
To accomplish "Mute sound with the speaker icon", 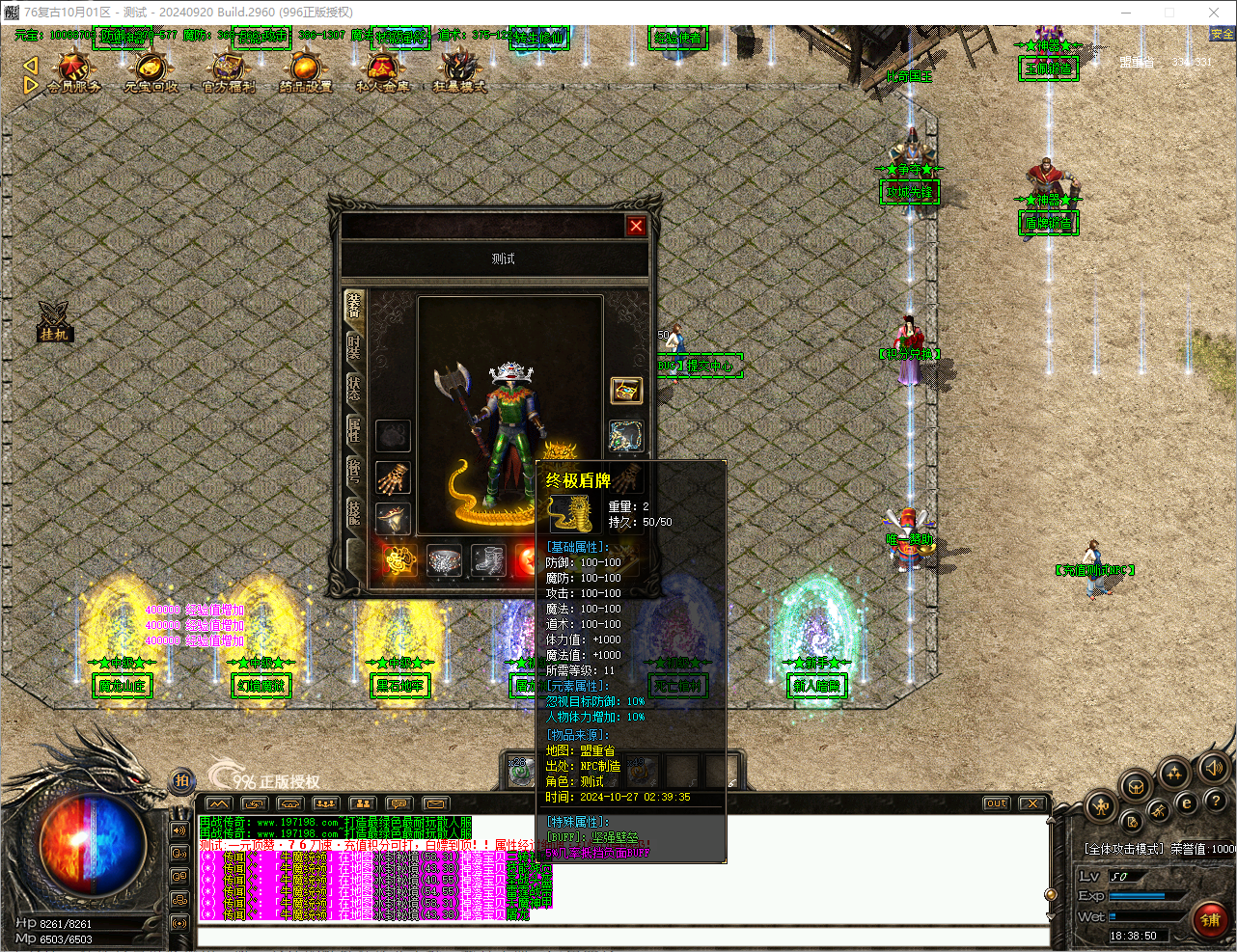I will coord(1215,768).
